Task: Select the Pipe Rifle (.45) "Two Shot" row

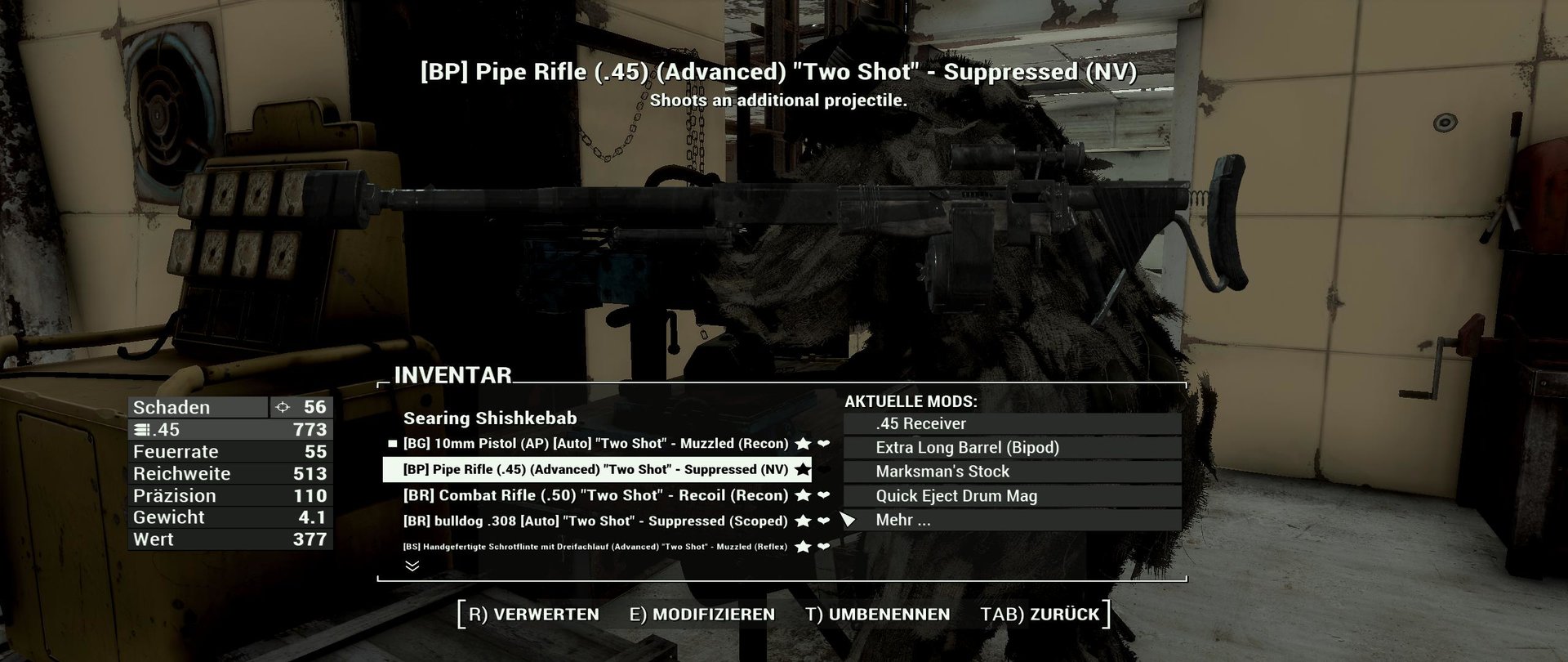Action: tap(595, 470)
